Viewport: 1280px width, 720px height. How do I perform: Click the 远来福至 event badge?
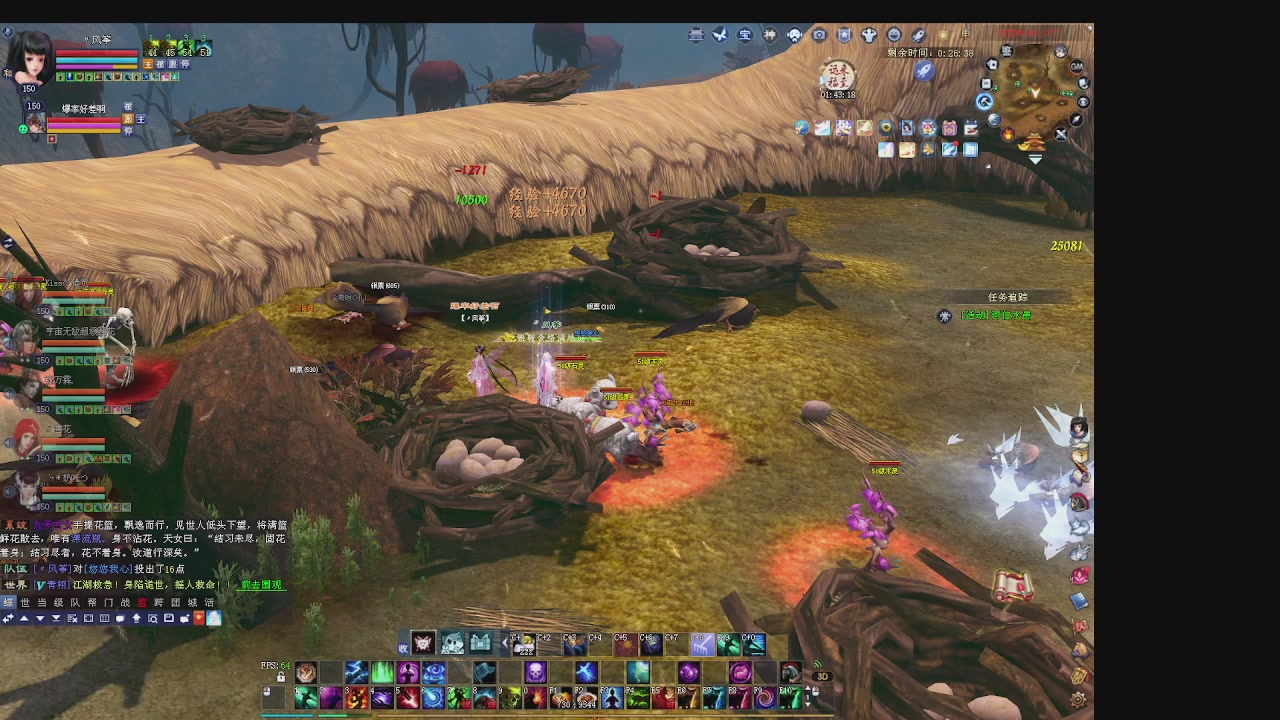[837, 74]
